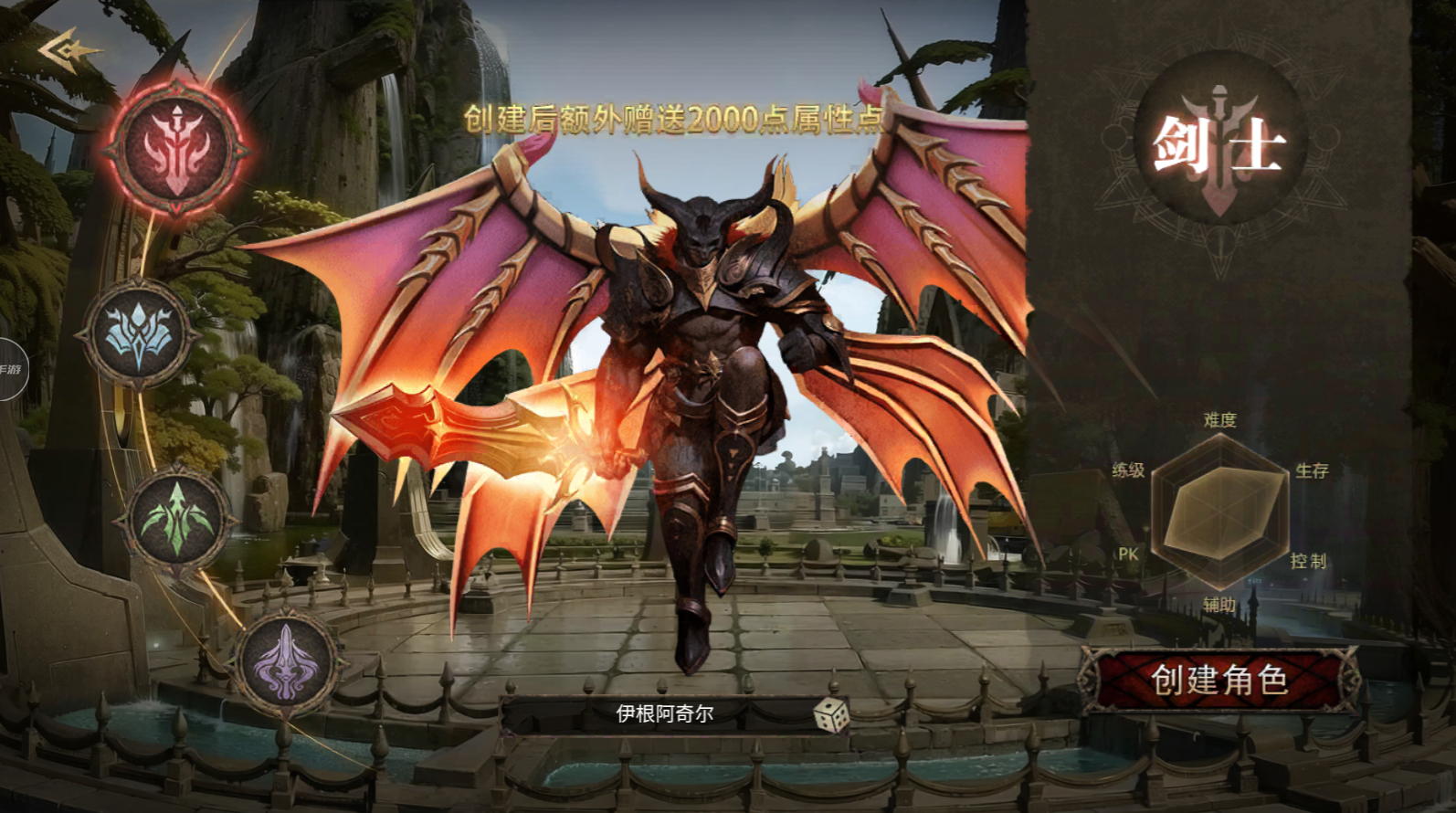The height and width of the screenshot is (813, 1456).
Task: Create the character with 创建角色 button
Action: 1219,680
